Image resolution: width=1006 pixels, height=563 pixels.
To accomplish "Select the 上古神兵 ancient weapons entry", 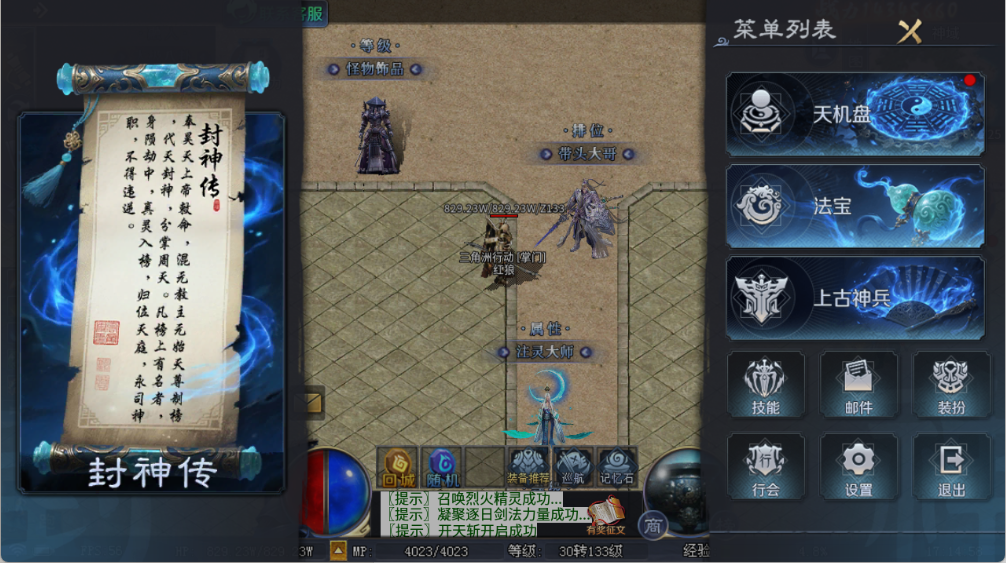I will pyautogui.click(x=855, y=298).
